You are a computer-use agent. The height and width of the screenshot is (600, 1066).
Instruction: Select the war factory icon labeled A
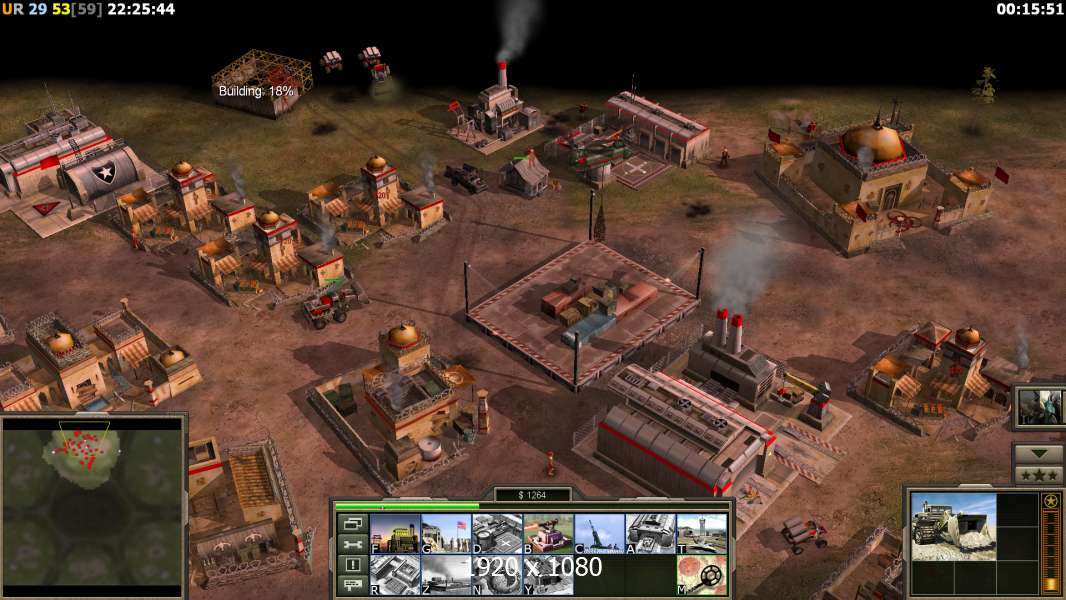[x=650, y=534]
